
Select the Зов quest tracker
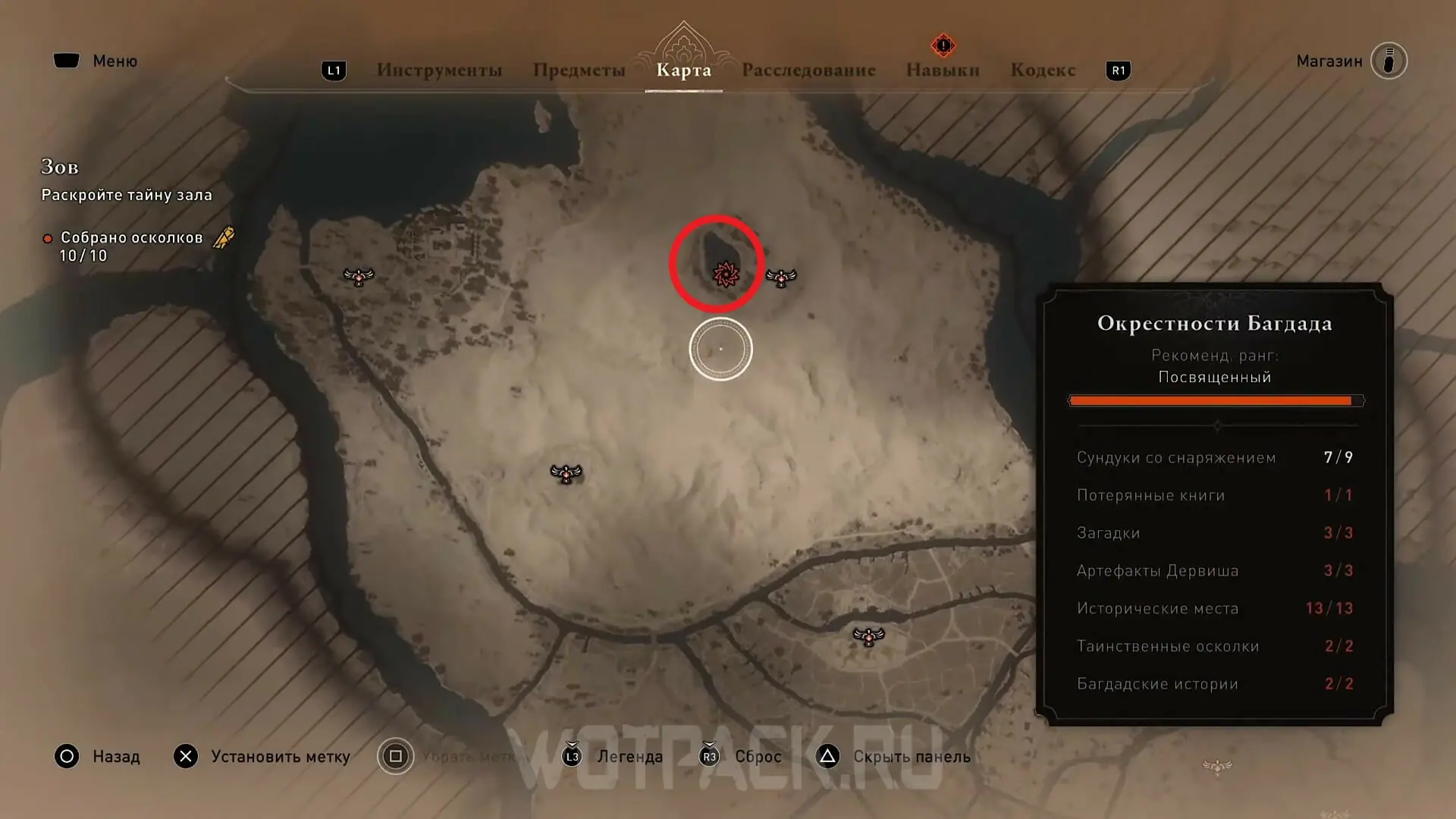pyautogui.click(x=60, y=167)
